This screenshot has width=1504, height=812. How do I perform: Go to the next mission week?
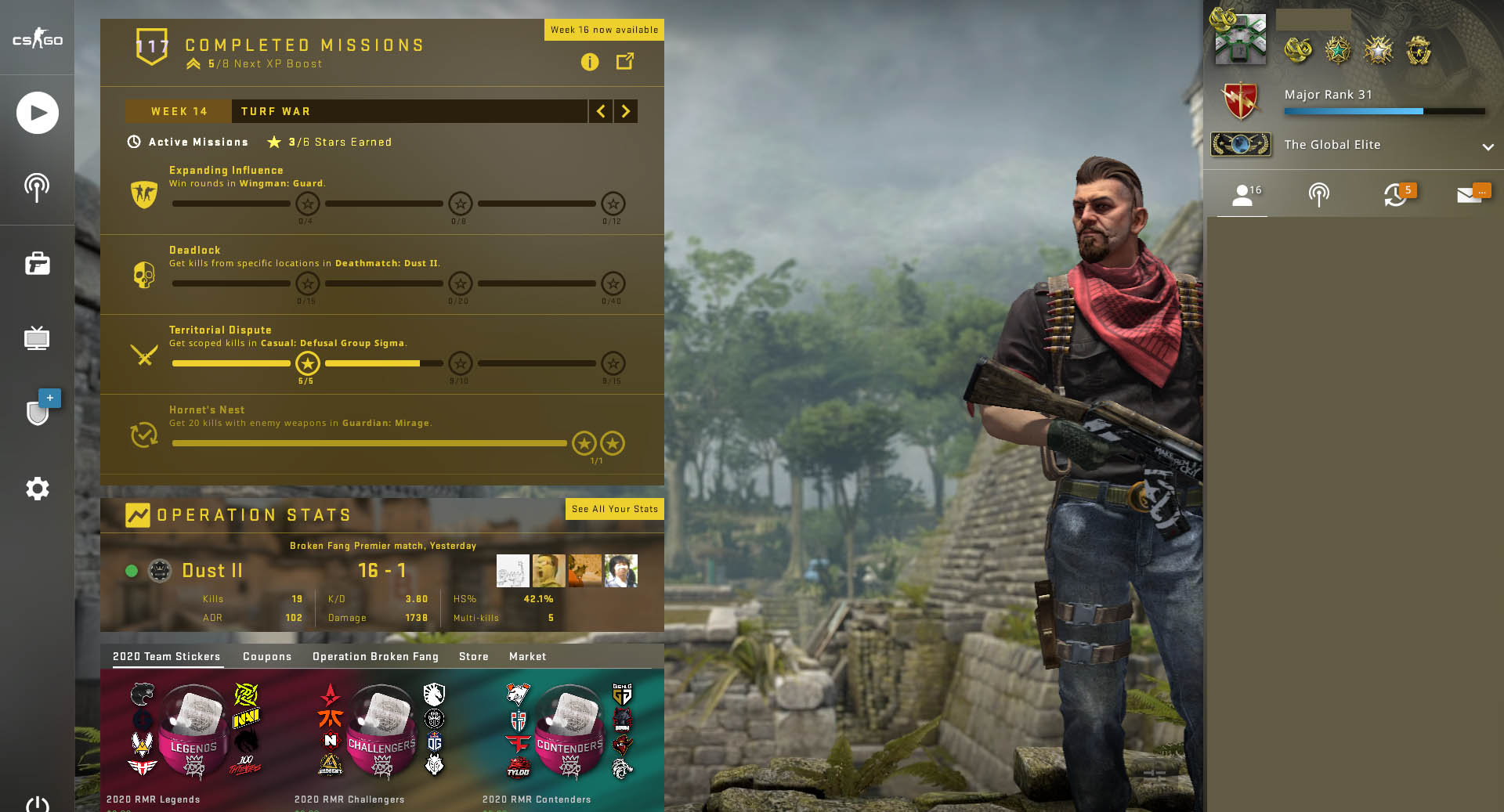pos(625,111)
